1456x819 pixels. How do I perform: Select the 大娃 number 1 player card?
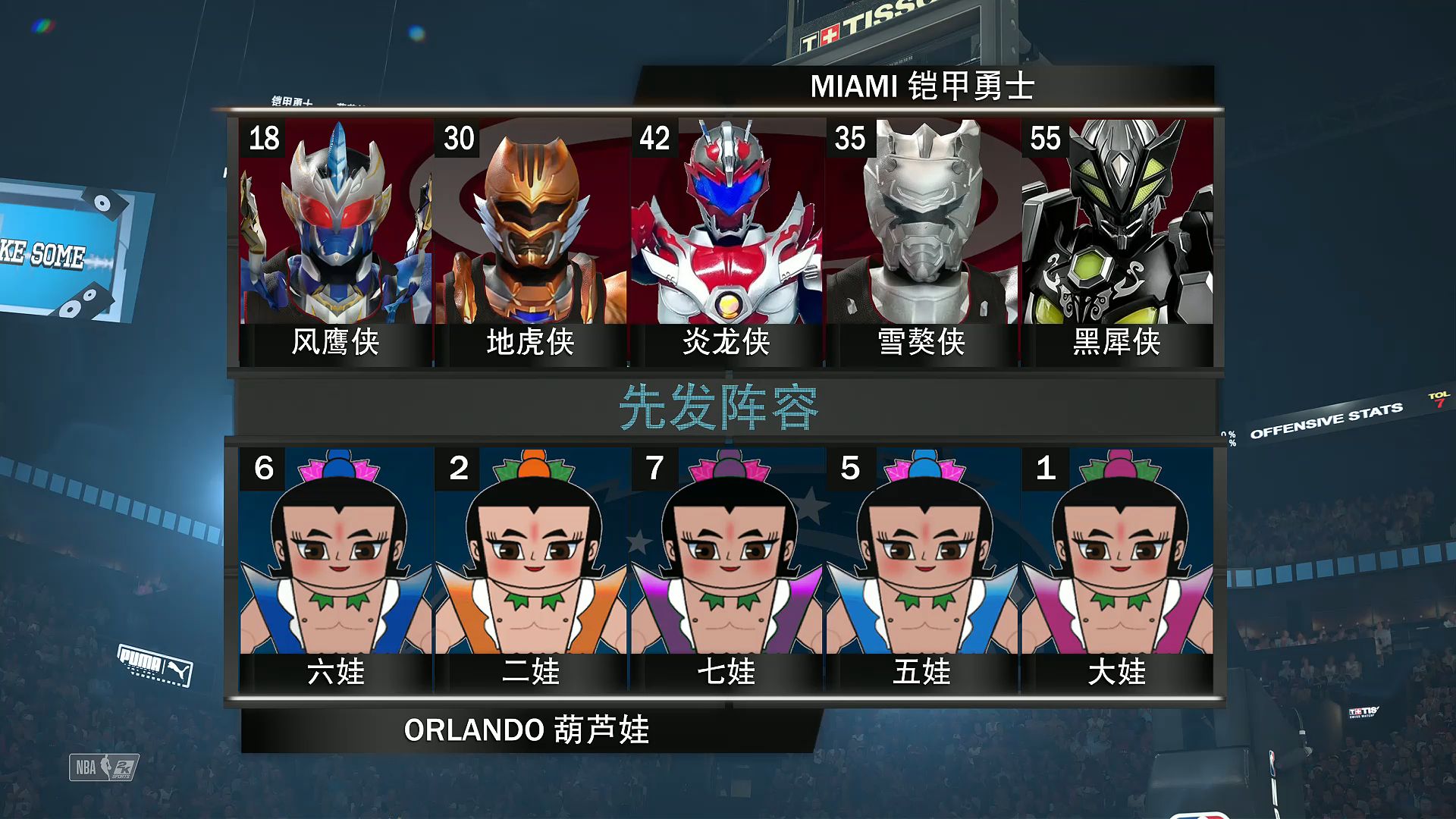point(1117,569)
